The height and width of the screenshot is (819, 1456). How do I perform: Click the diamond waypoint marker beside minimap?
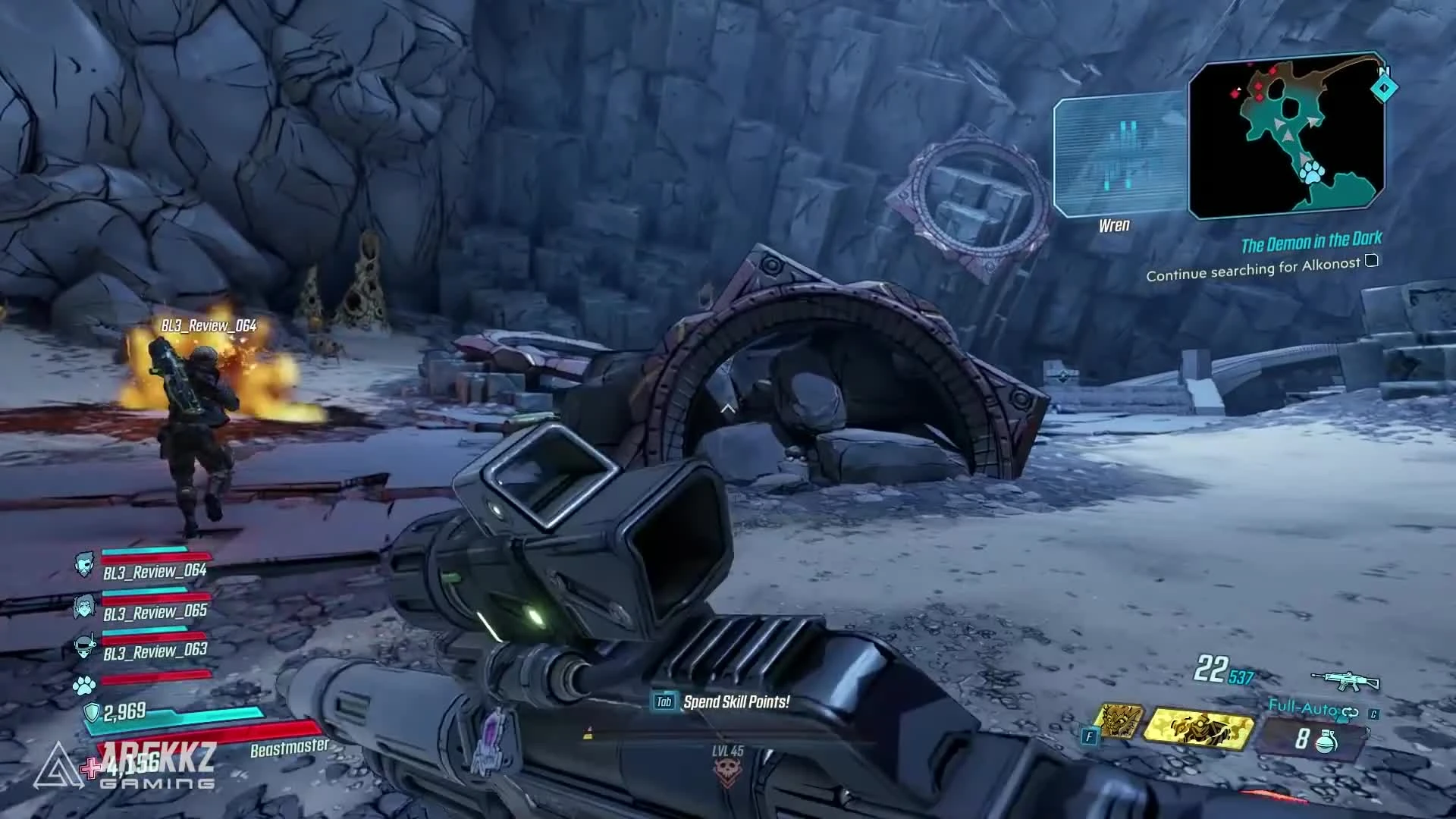[x=1385, y=89]
